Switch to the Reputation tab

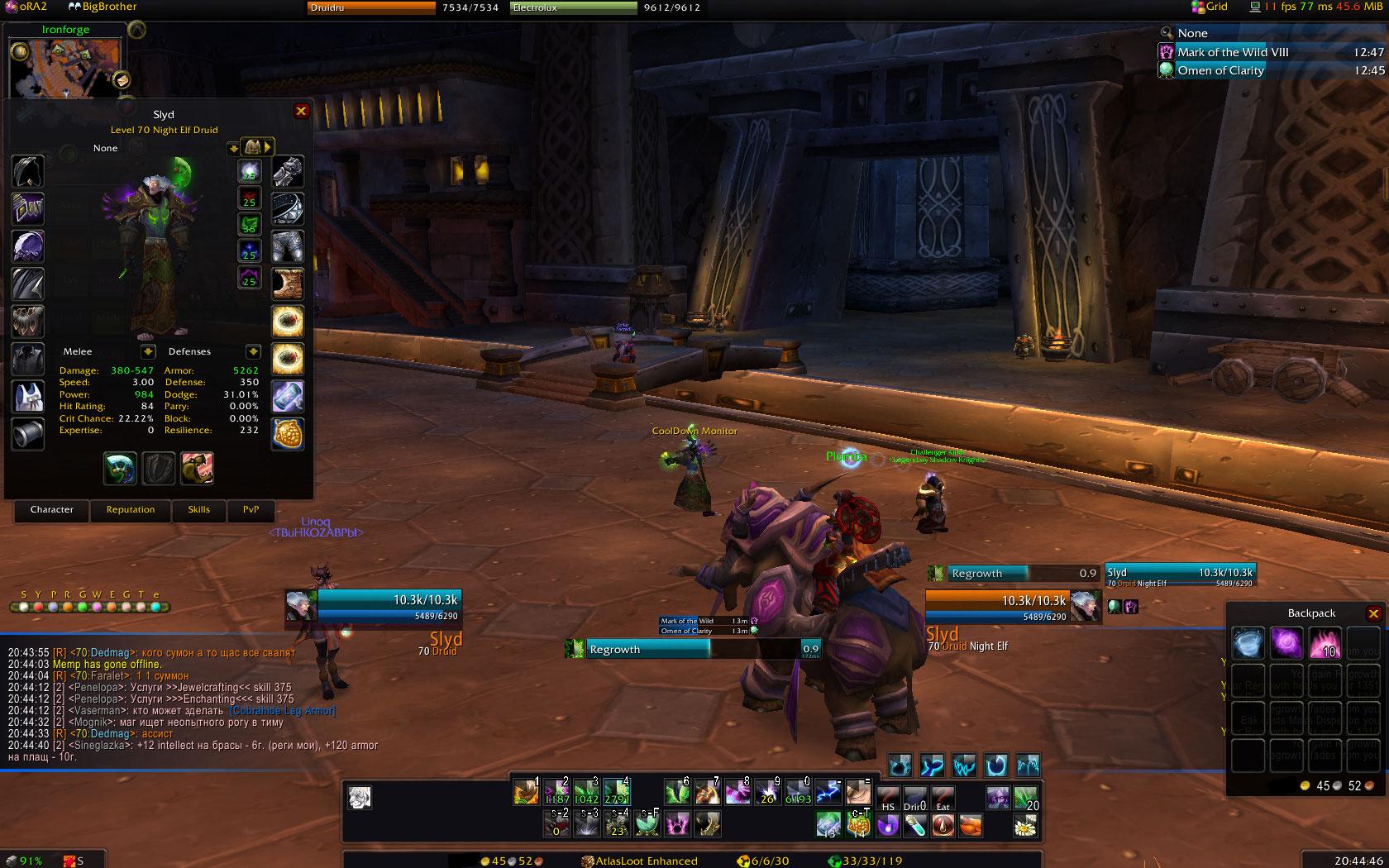(x=131, y=510)
